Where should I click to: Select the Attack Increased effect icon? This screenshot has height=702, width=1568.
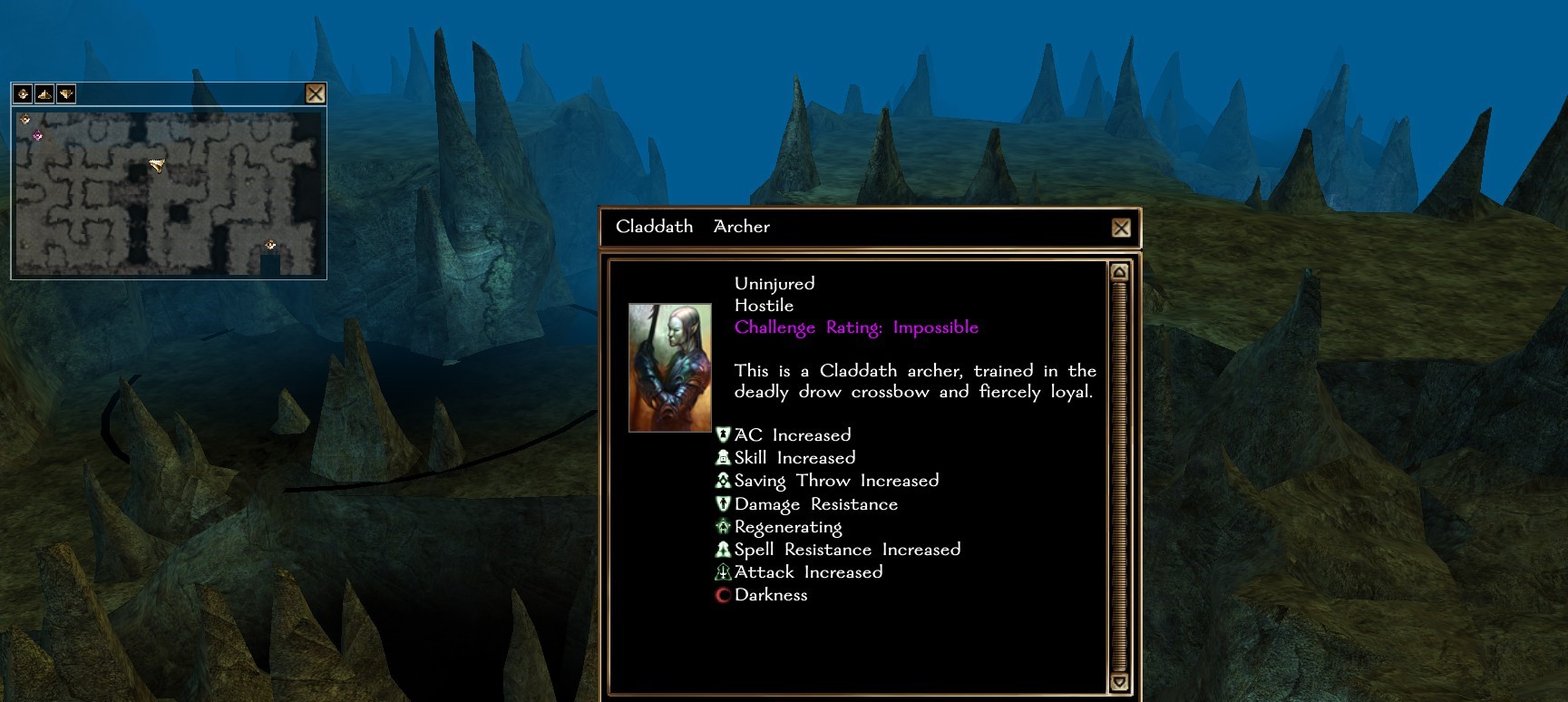click(723, 572)
